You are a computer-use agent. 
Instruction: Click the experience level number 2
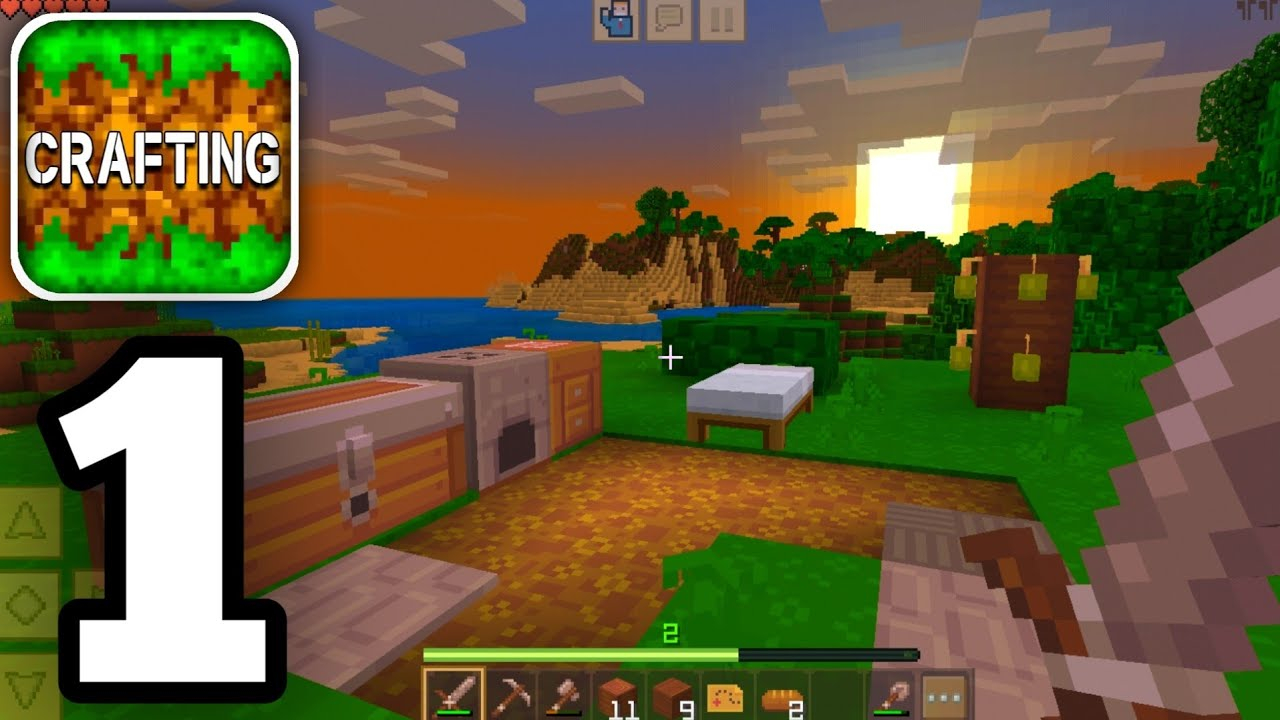click(670, 632)
